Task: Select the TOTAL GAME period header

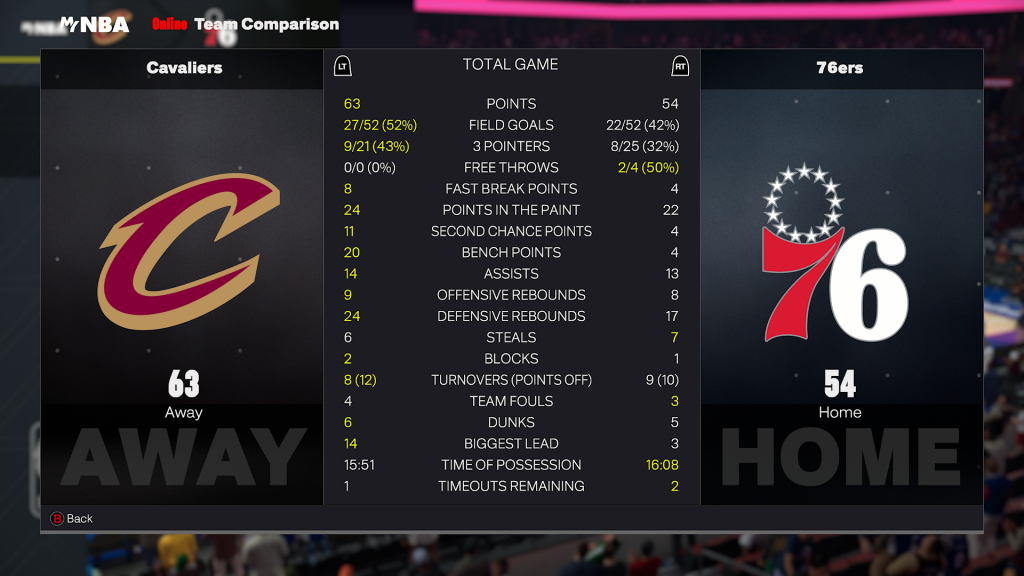Action: 510,65
